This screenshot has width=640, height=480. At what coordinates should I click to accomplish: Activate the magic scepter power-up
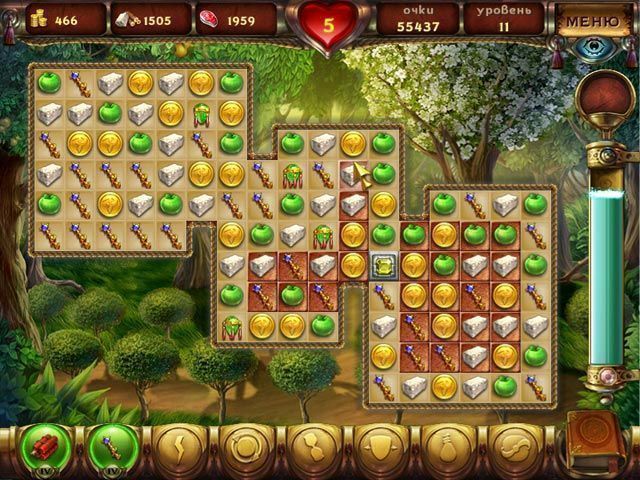(x=108, y=448)
